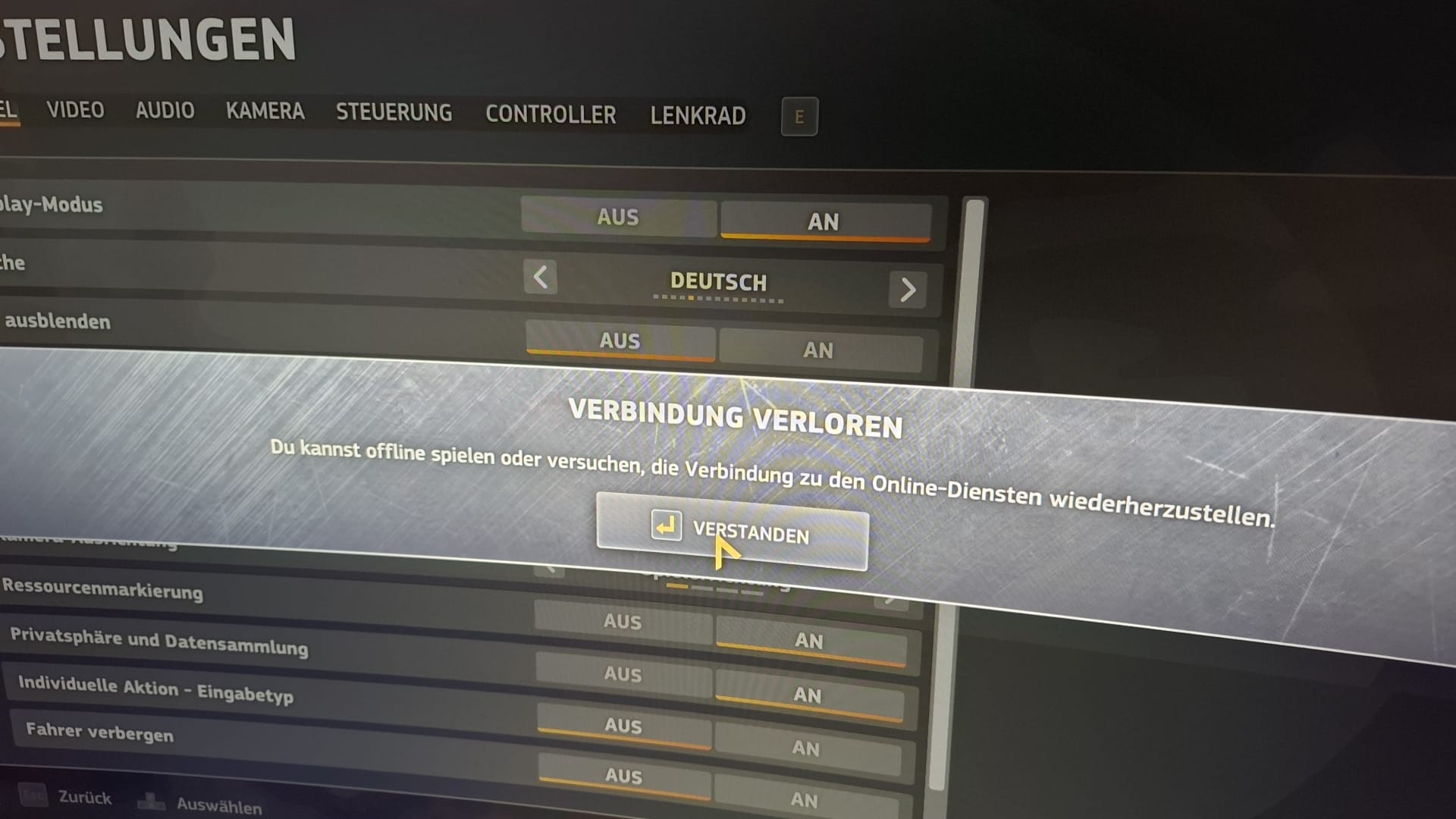Screen dimensions: 1456x819
Task: Select the STEUERUNG tab
Action: pyautogui.click(x=394, y=113)
